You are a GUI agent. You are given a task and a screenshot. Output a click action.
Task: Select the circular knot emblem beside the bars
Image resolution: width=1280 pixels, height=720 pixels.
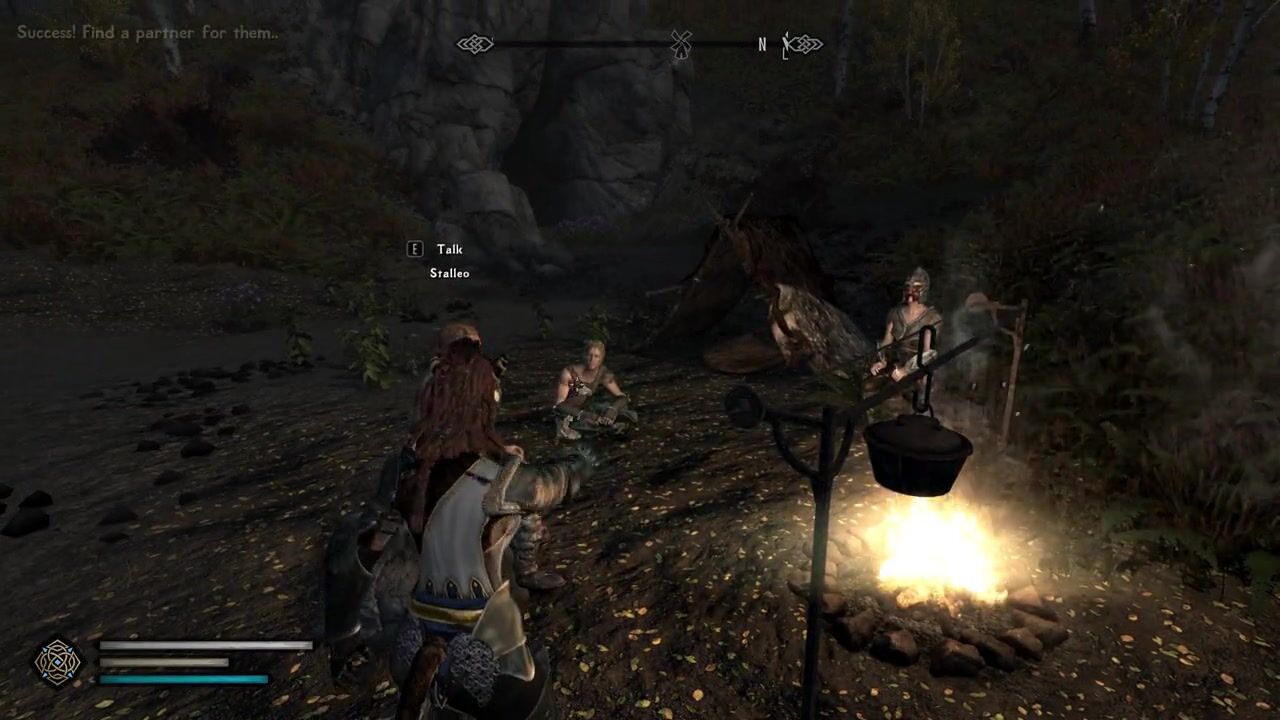(58, 662)
